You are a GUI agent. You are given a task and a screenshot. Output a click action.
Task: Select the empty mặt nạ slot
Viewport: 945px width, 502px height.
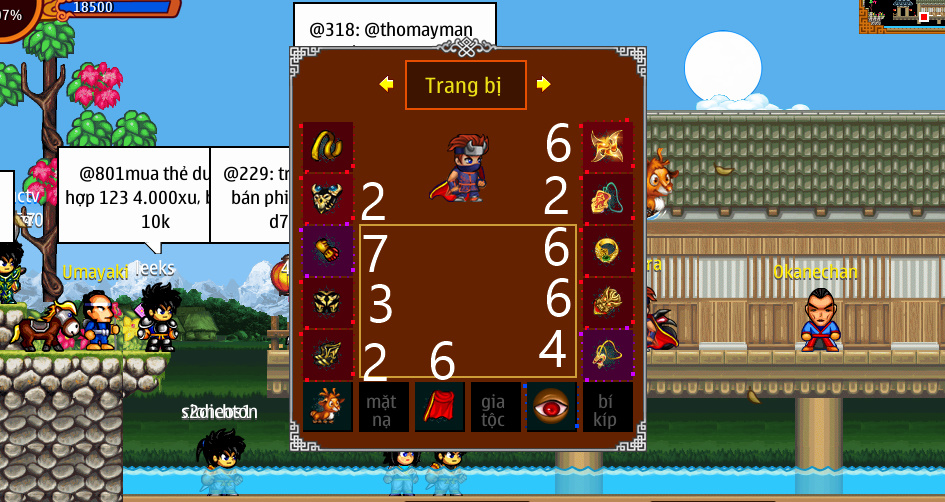384,407
